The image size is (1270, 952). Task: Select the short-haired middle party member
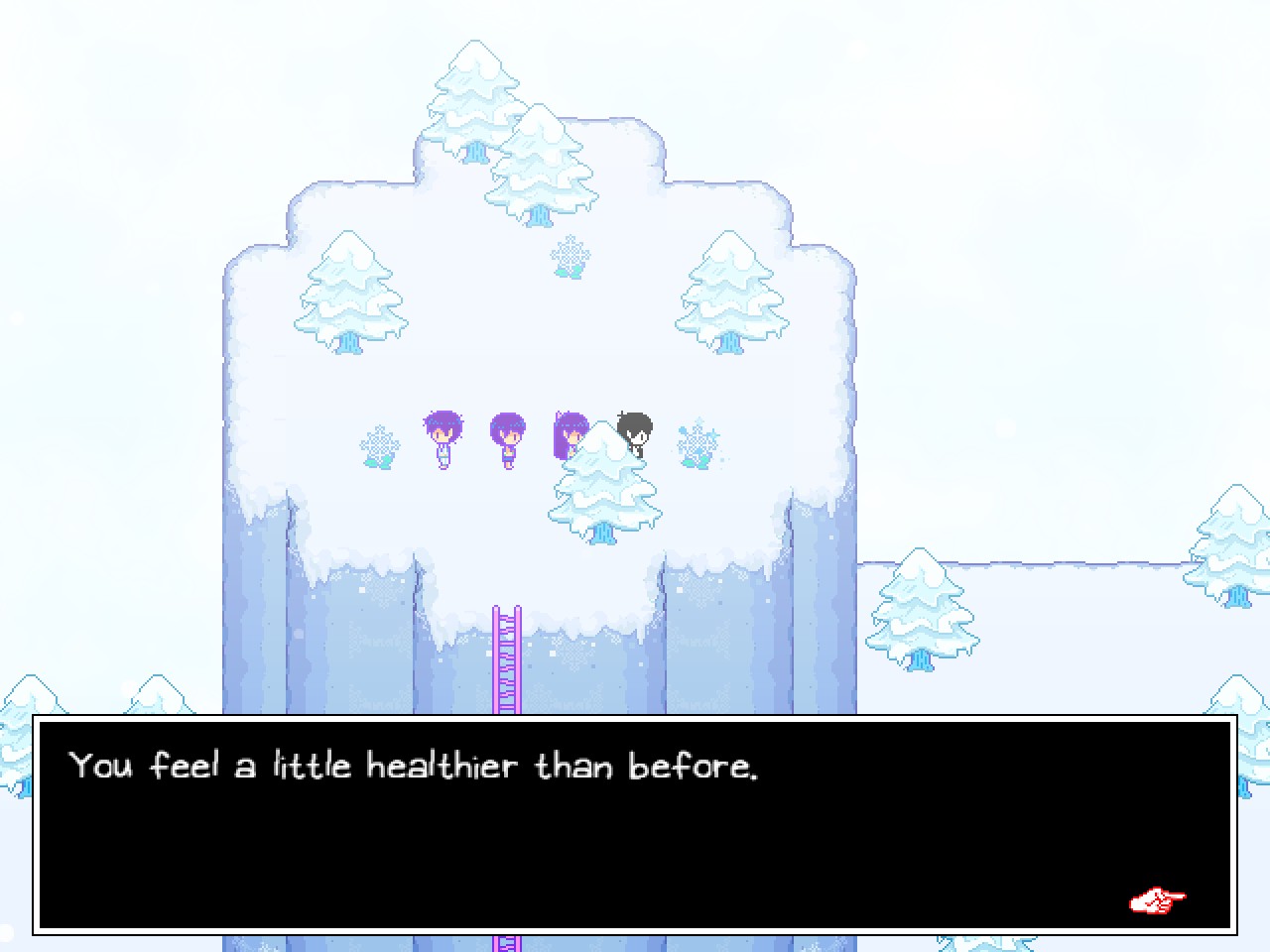tap(507, 436)
